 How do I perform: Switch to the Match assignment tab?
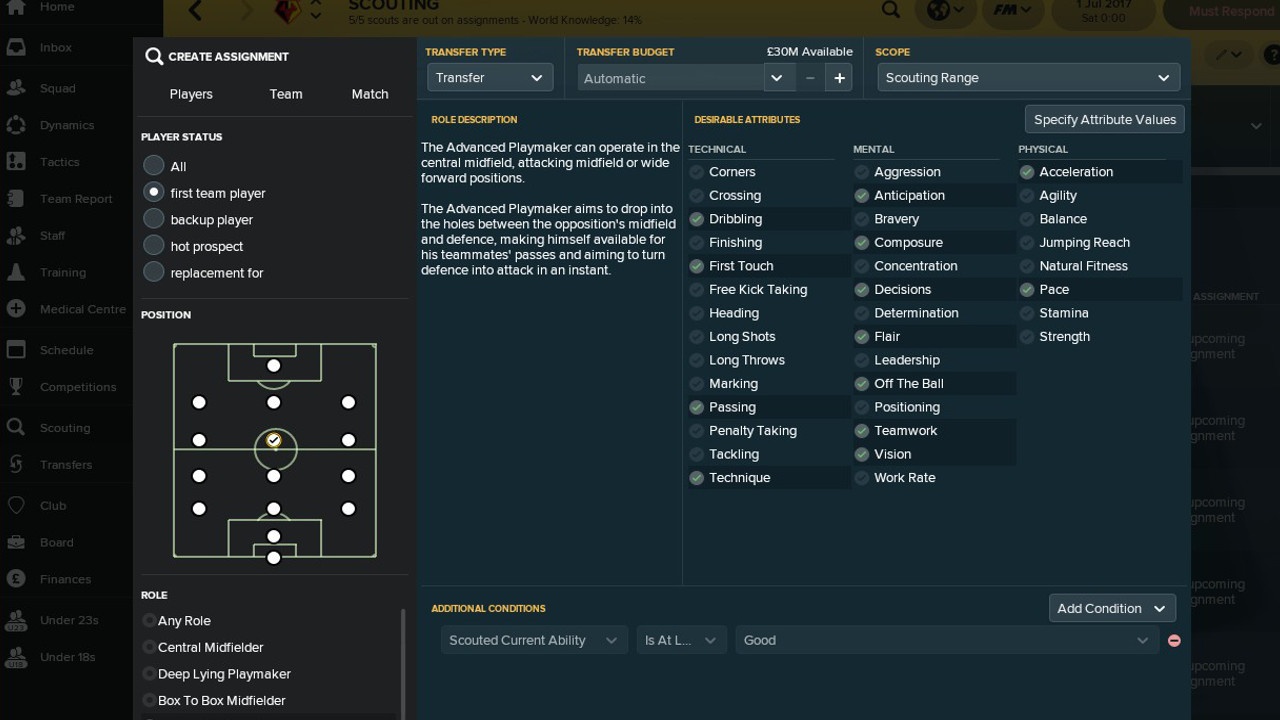click(x=369, y=94)
